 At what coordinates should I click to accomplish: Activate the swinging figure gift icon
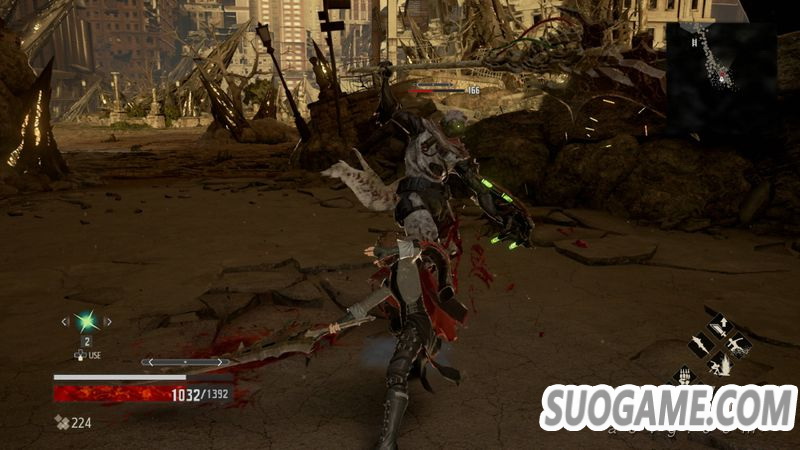point(738,345)
